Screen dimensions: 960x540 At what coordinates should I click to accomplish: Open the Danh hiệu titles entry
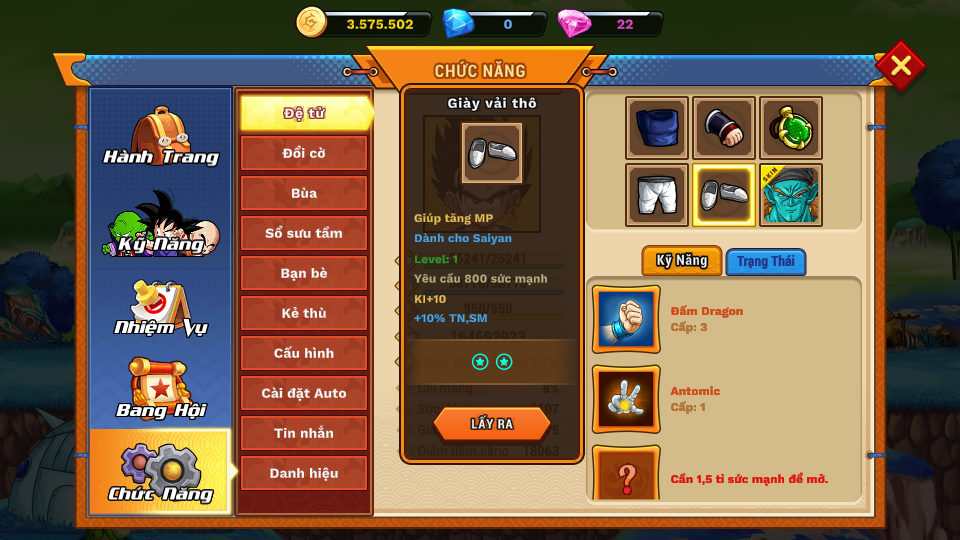click(x=304, y=473)
